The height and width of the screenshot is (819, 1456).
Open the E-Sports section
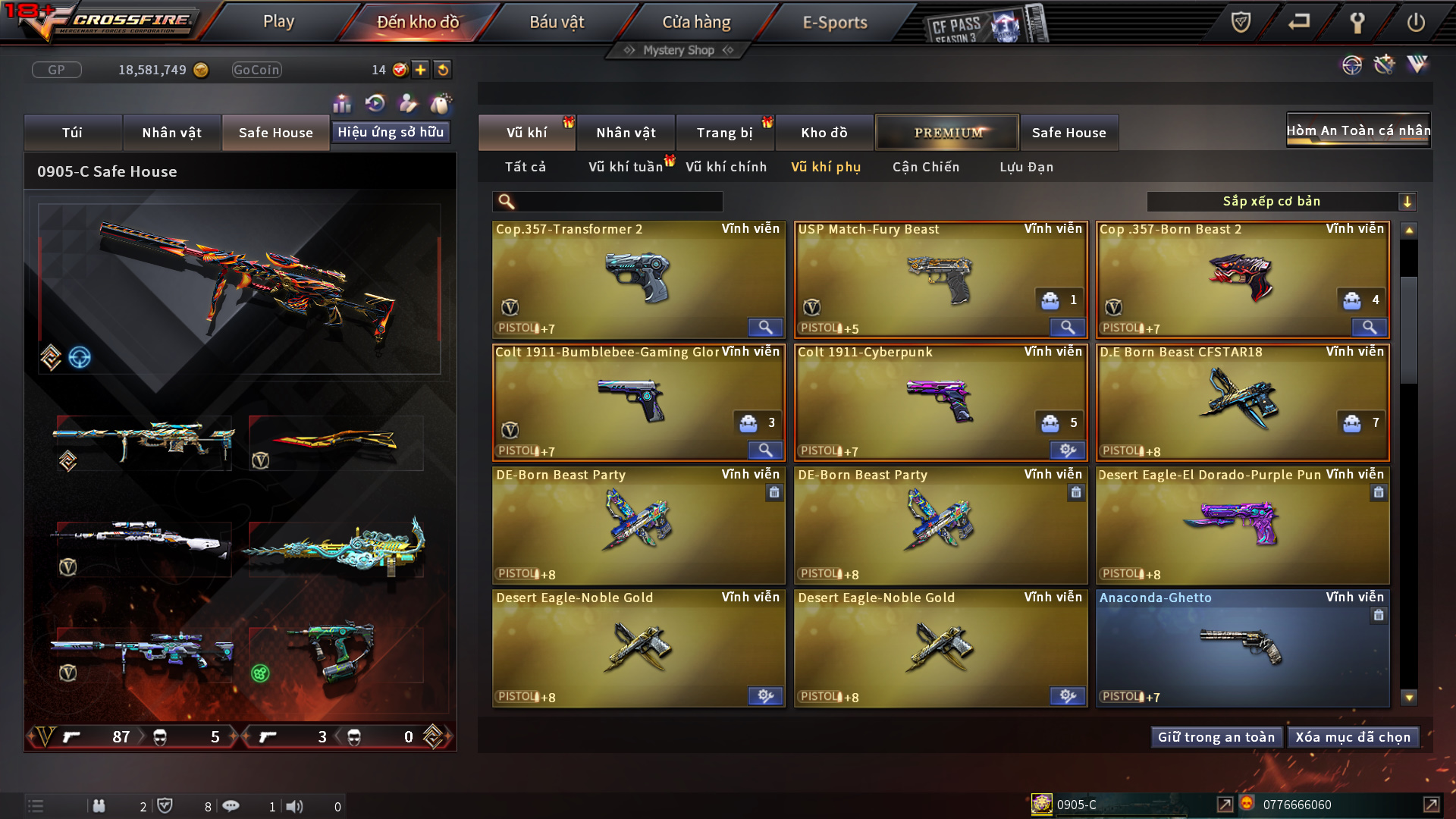point(834,22)
